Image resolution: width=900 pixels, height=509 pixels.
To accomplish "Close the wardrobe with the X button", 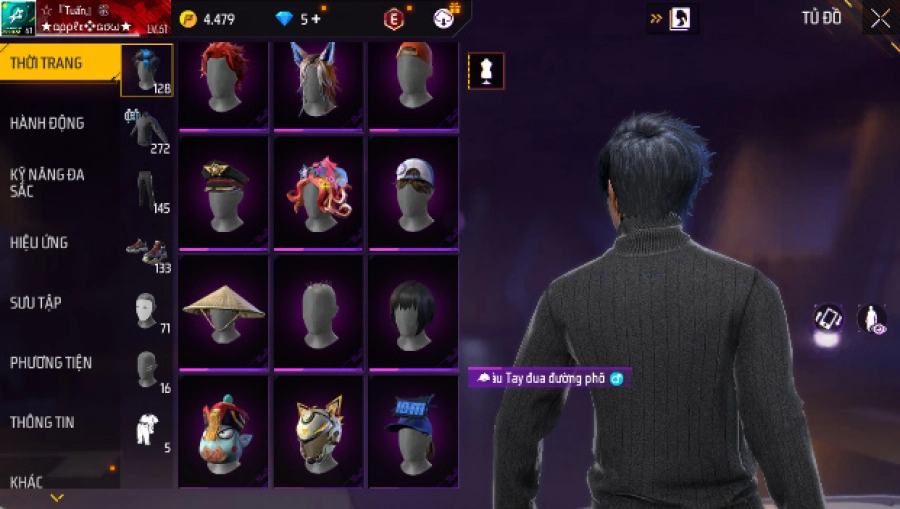I will 880,18.
